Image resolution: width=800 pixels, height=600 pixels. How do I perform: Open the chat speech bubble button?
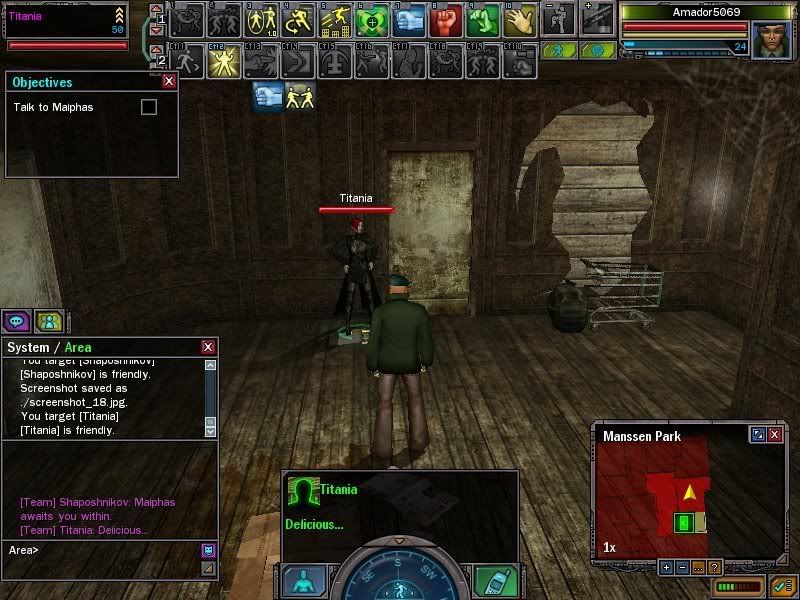[x=15, y=321]
